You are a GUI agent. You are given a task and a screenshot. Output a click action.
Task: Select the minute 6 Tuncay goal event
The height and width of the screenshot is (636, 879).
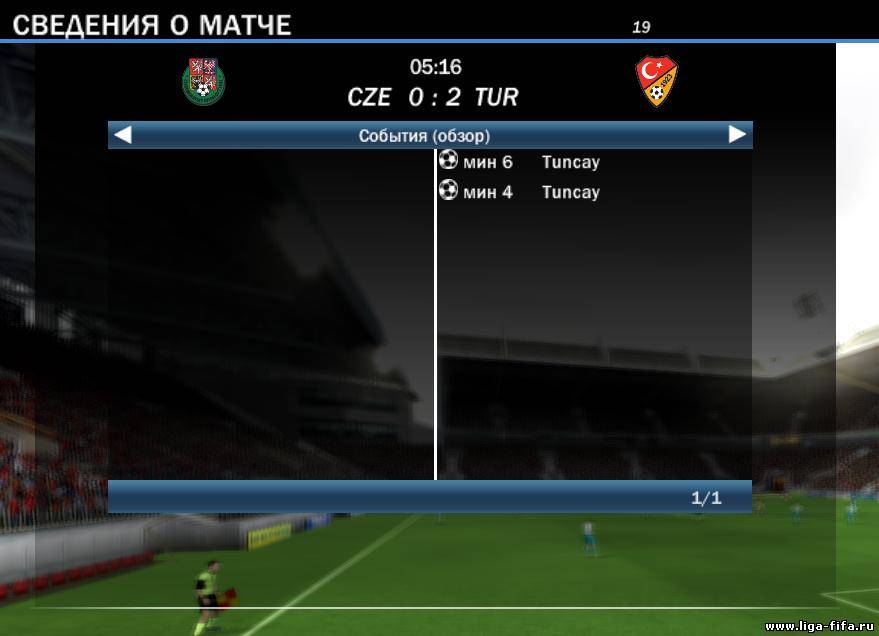click(x=520, y=162)
